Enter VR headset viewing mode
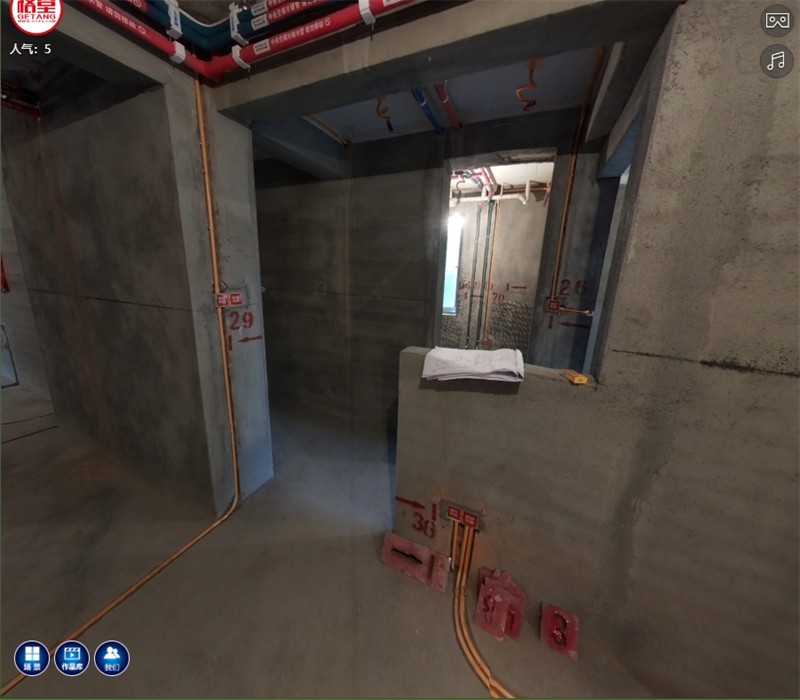This screenshot has height=700, width=800. click(777, 20)
